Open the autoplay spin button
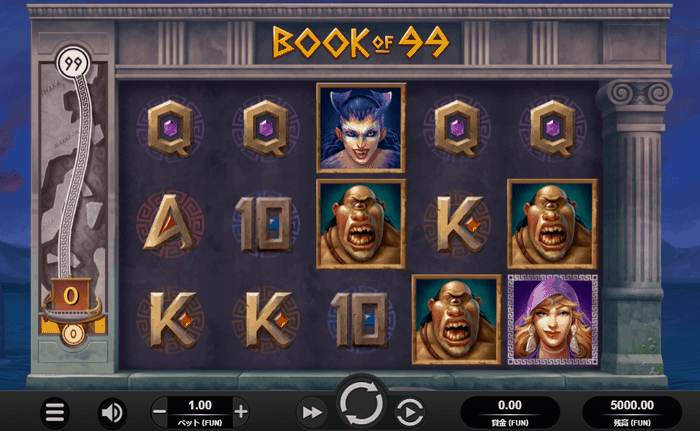Image resolution: width=700 pixels, height=431 pixels. coord(409,411)
